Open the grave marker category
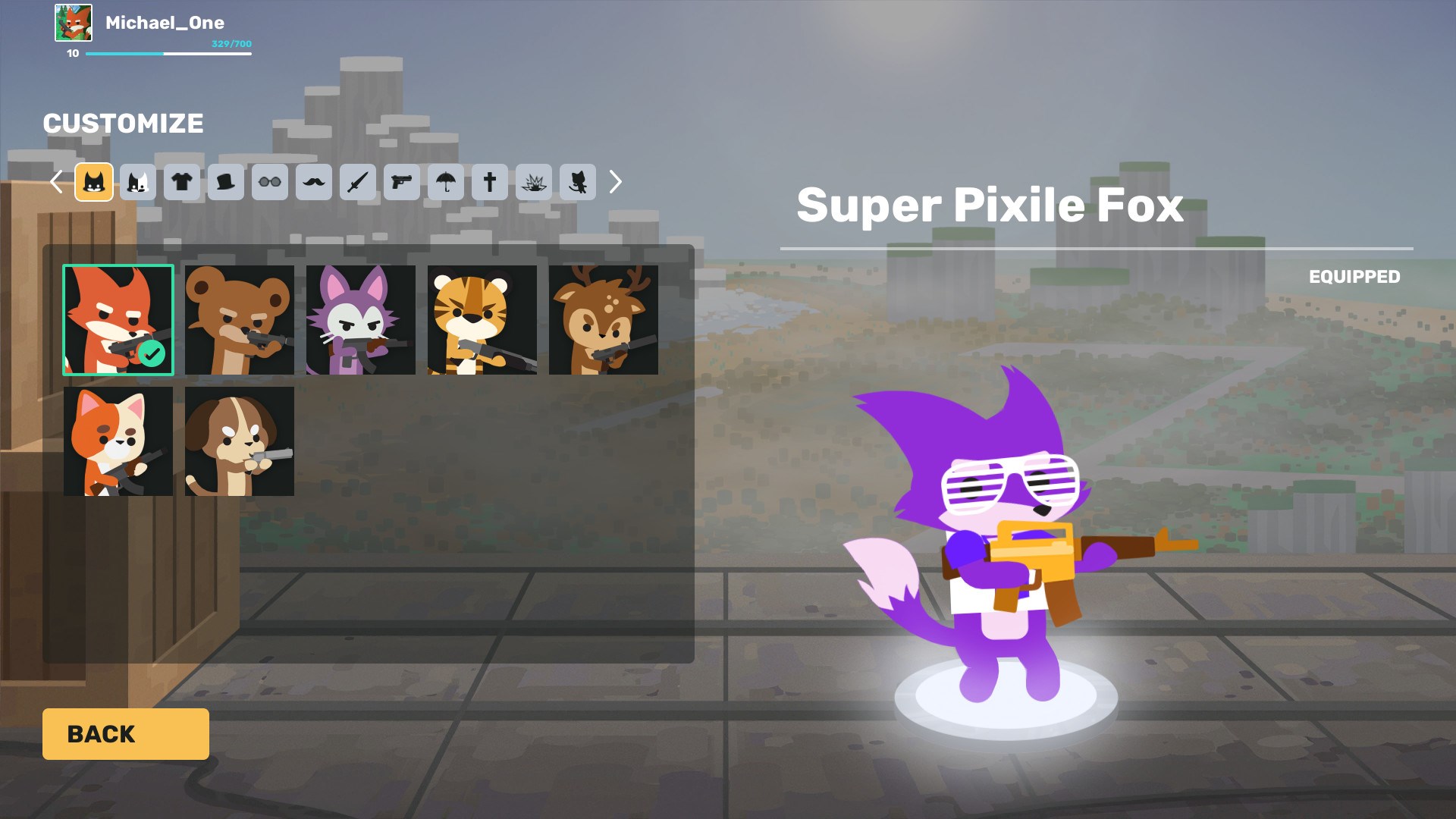The image size is (1456, 819). point(490,182)
